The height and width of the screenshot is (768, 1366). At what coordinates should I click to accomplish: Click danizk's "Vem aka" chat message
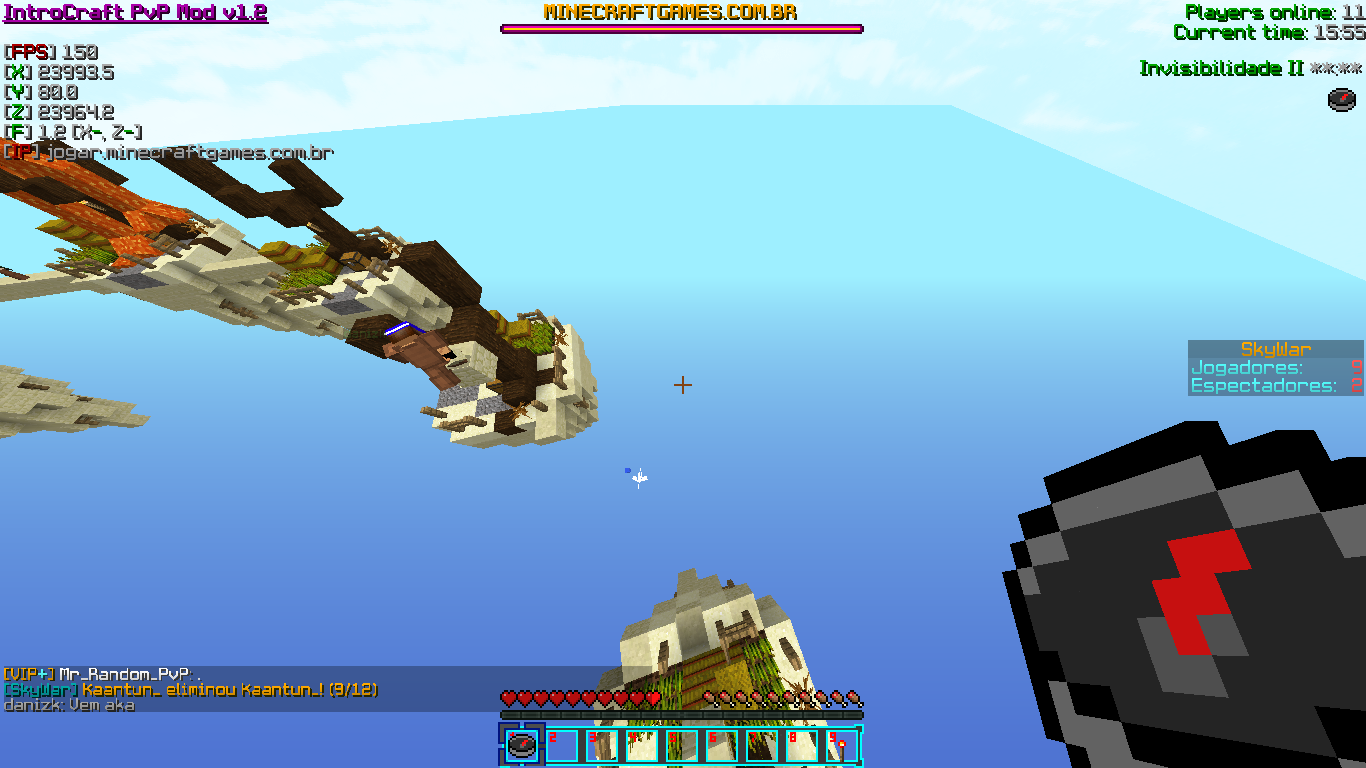coord(69,705)
